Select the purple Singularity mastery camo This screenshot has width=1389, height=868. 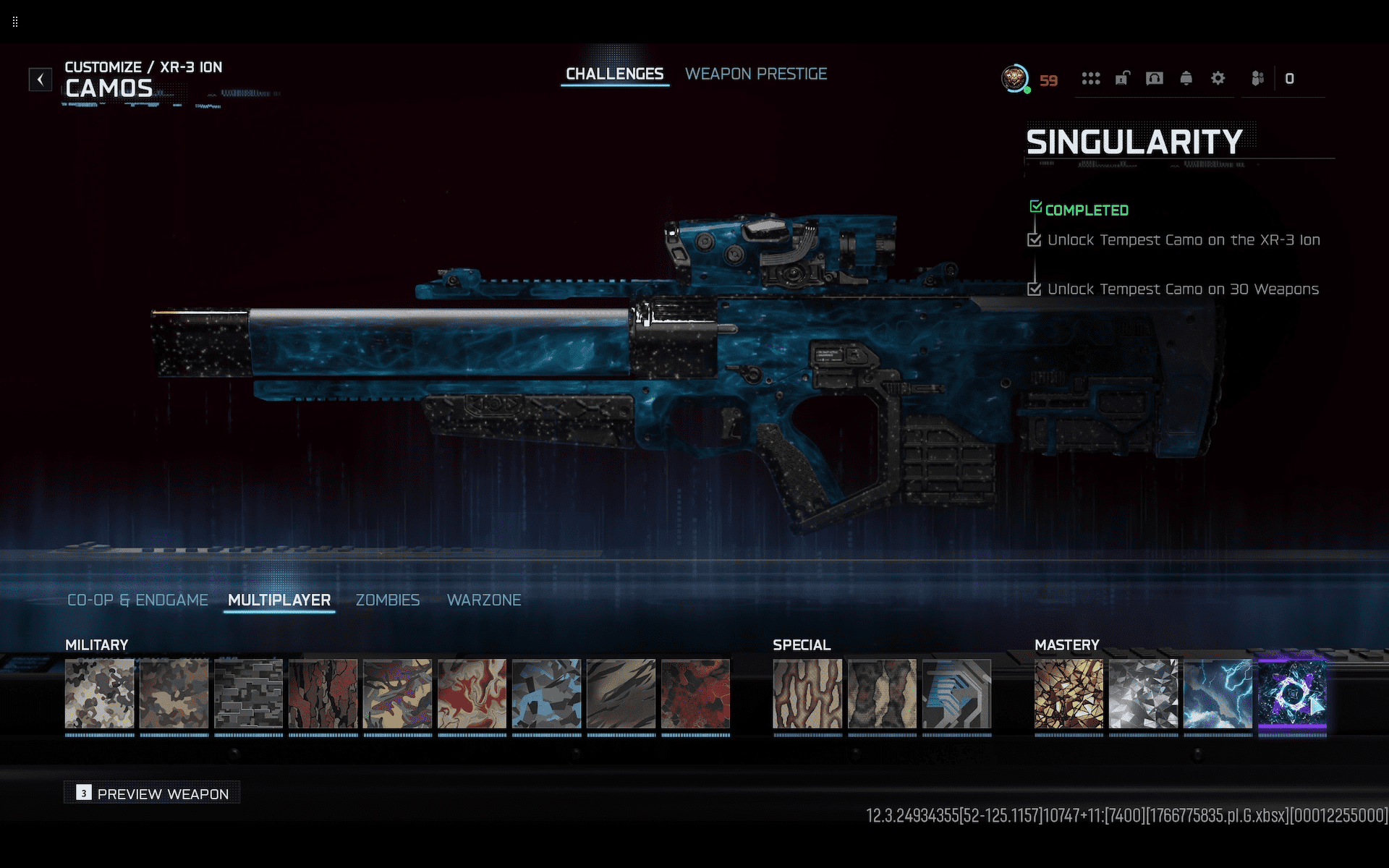coord(1292,694)
